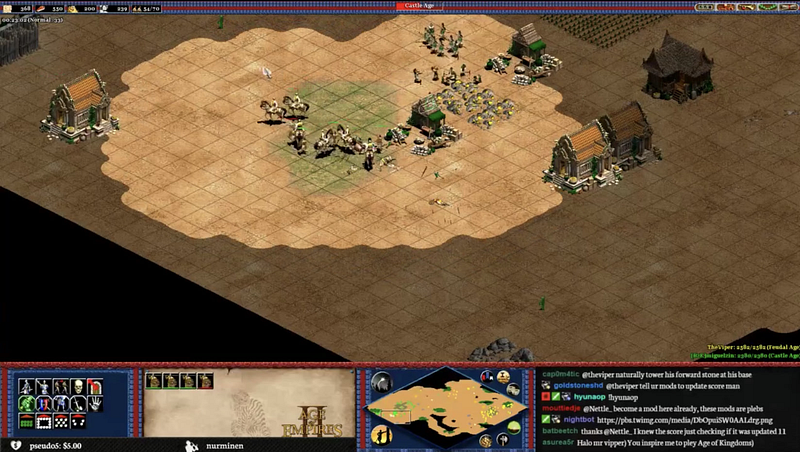The height and width of the screenshot is (452, 800).
Task: Select the first unit portrait in the selection panel
Action: click(154, 380)
